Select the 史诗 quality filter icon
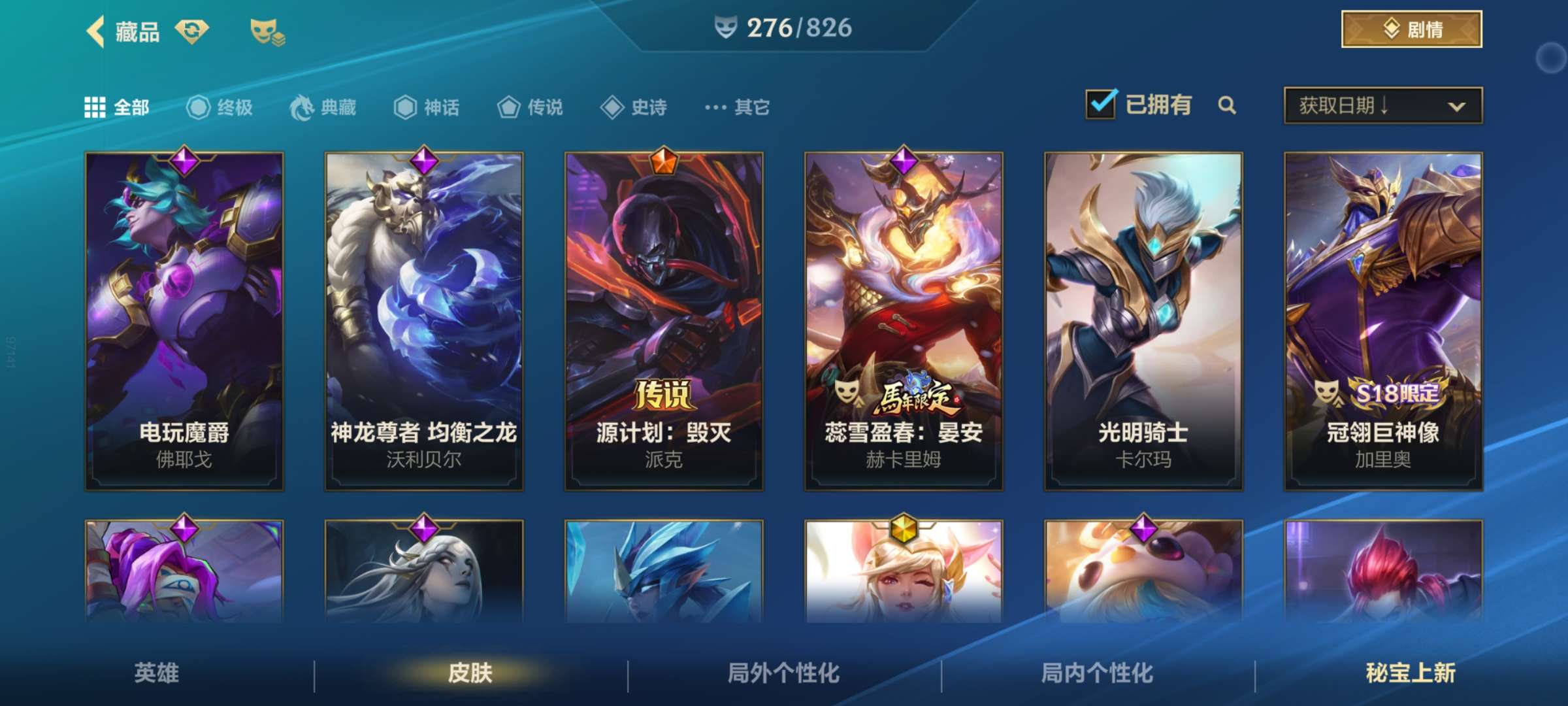This screenshot has width=1568, height=706. pos(613,108)
